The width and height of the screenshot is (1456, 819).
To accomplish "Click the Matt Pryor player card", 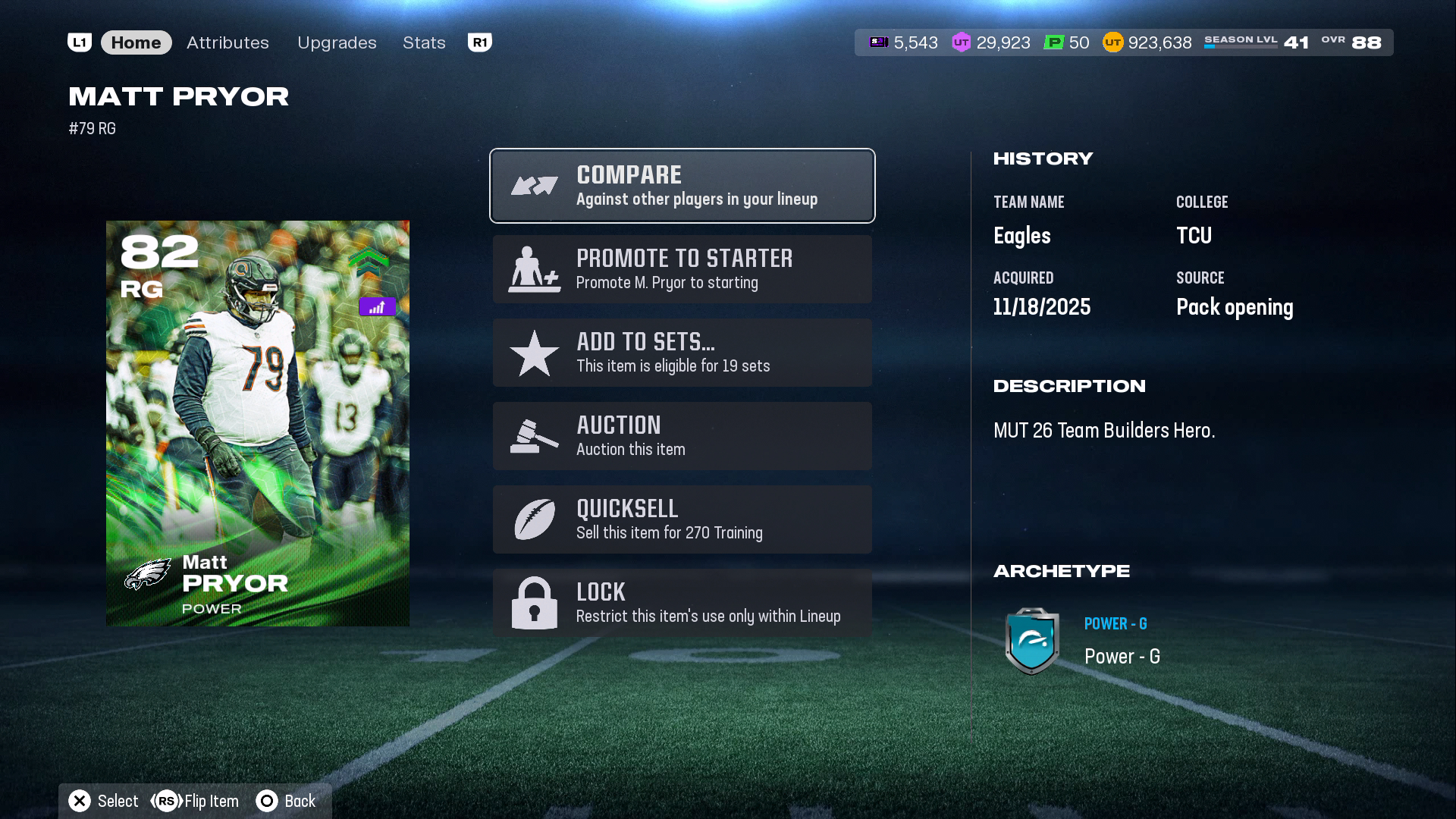I will point(258,423).
